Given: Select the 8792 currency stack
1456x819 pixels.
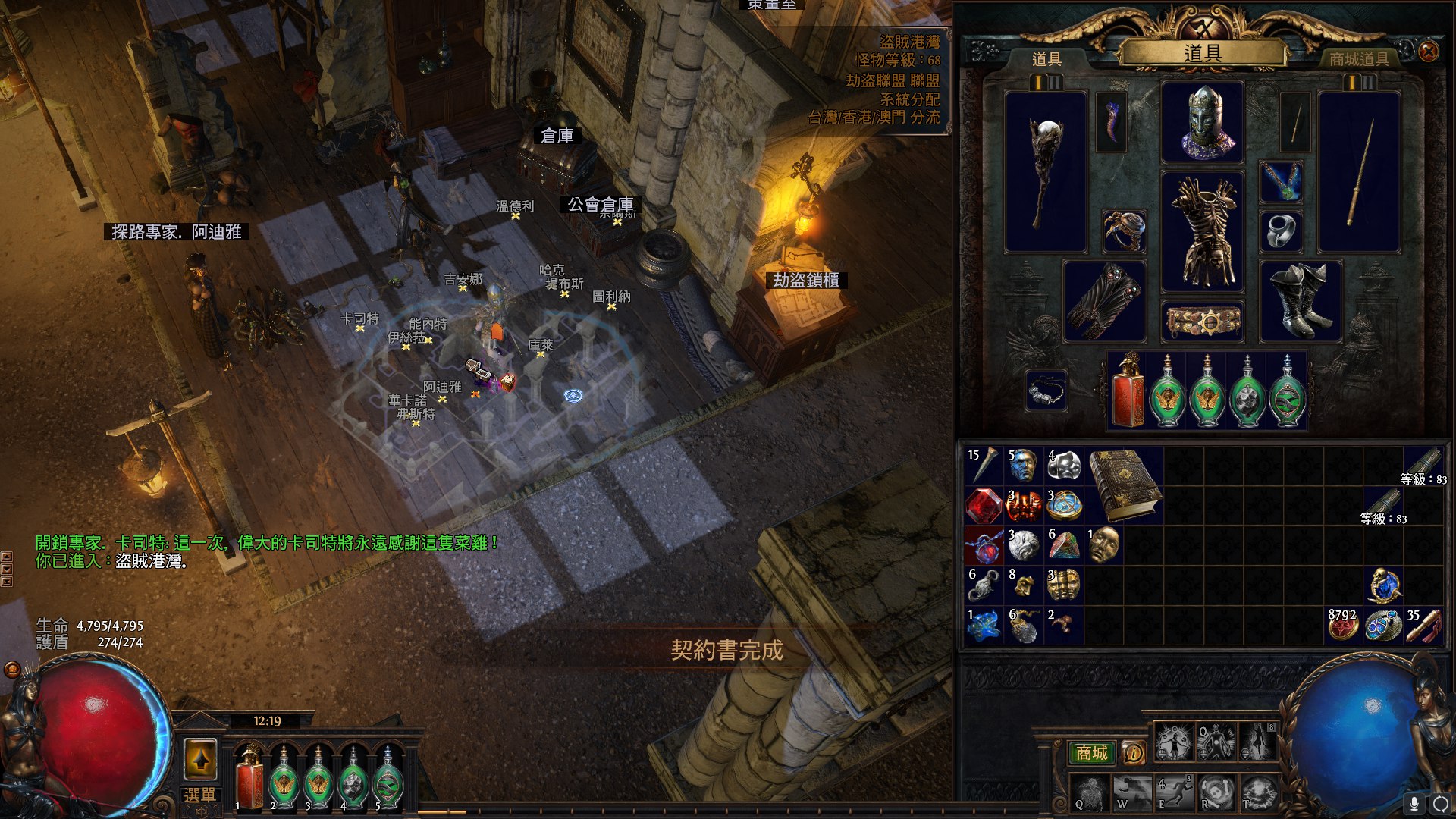Looking at the screenshot, I should 1343,626.
